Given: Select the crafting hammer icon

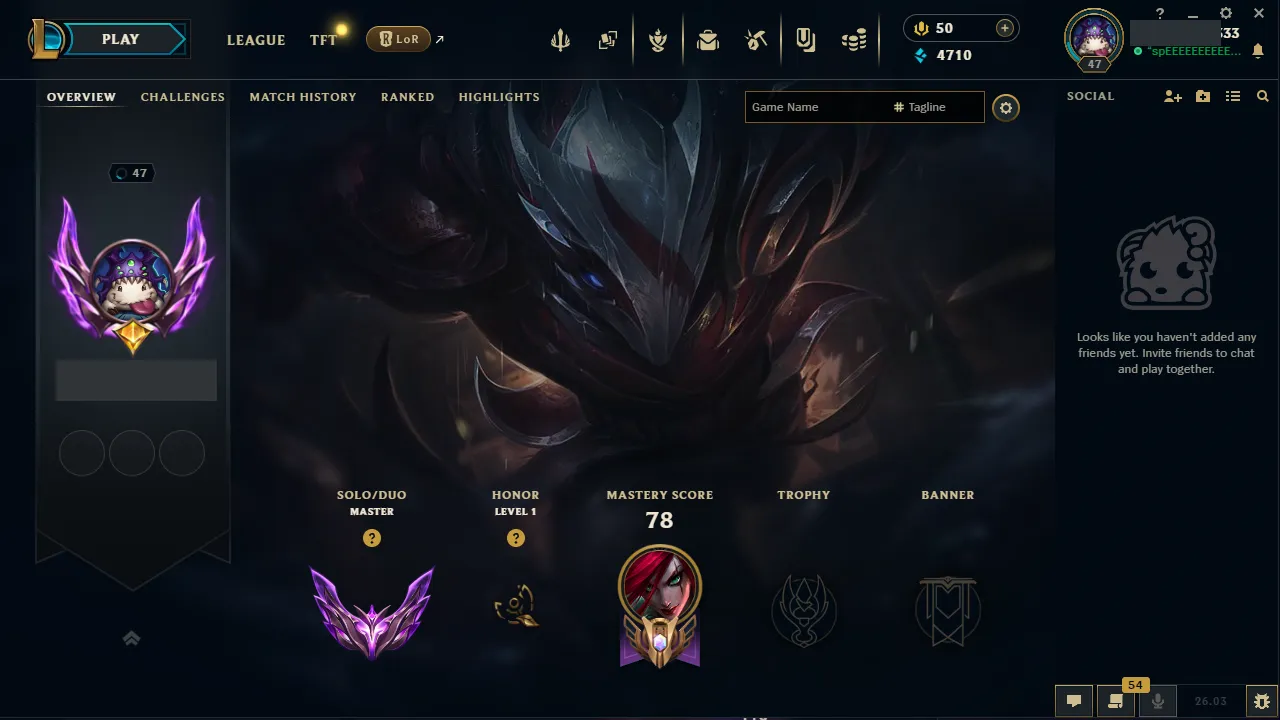Looking at the screenshot, I should [x=755, y=39].
